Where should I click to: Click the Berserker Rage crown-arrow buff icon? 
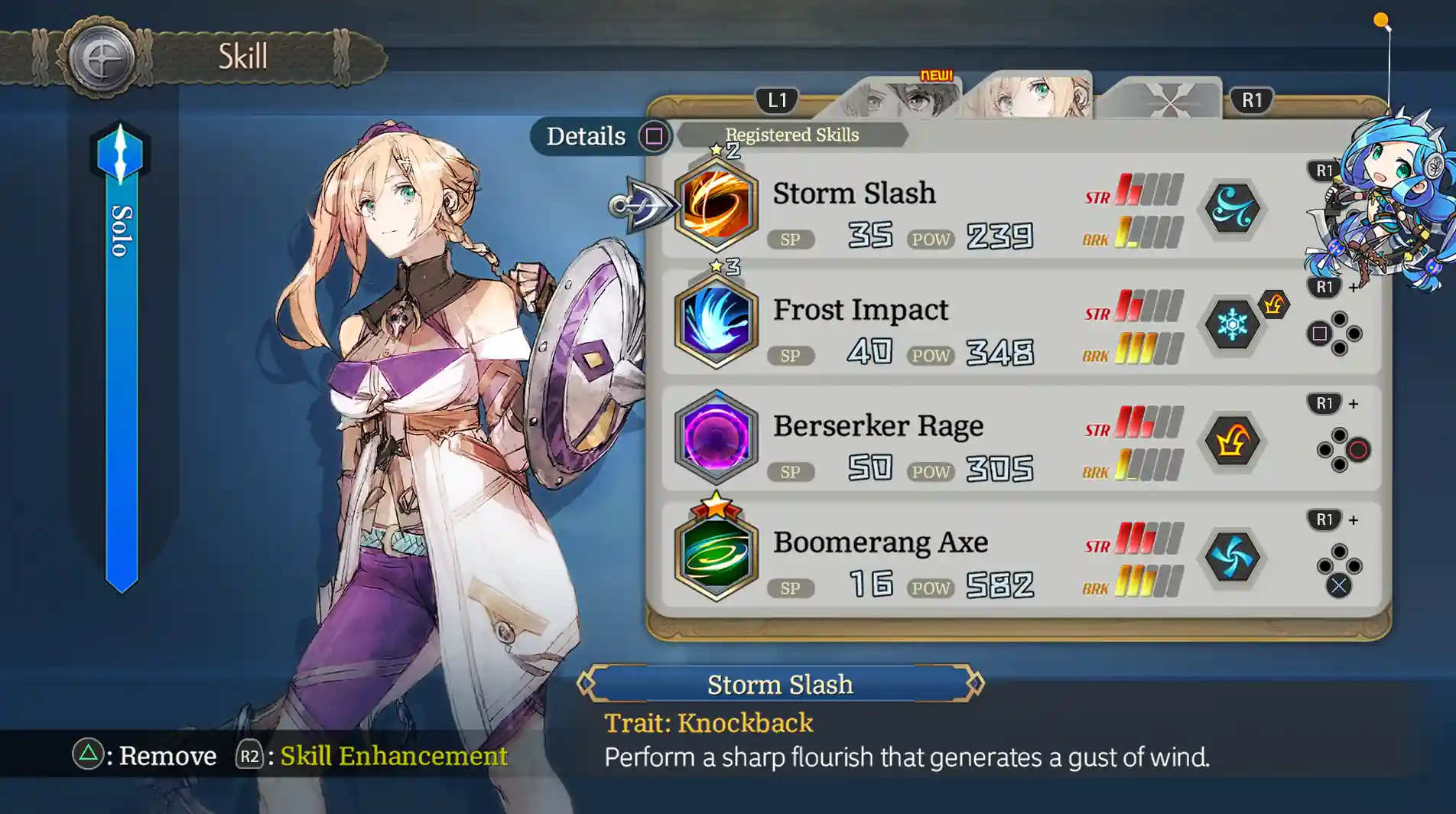(1232, 441)
